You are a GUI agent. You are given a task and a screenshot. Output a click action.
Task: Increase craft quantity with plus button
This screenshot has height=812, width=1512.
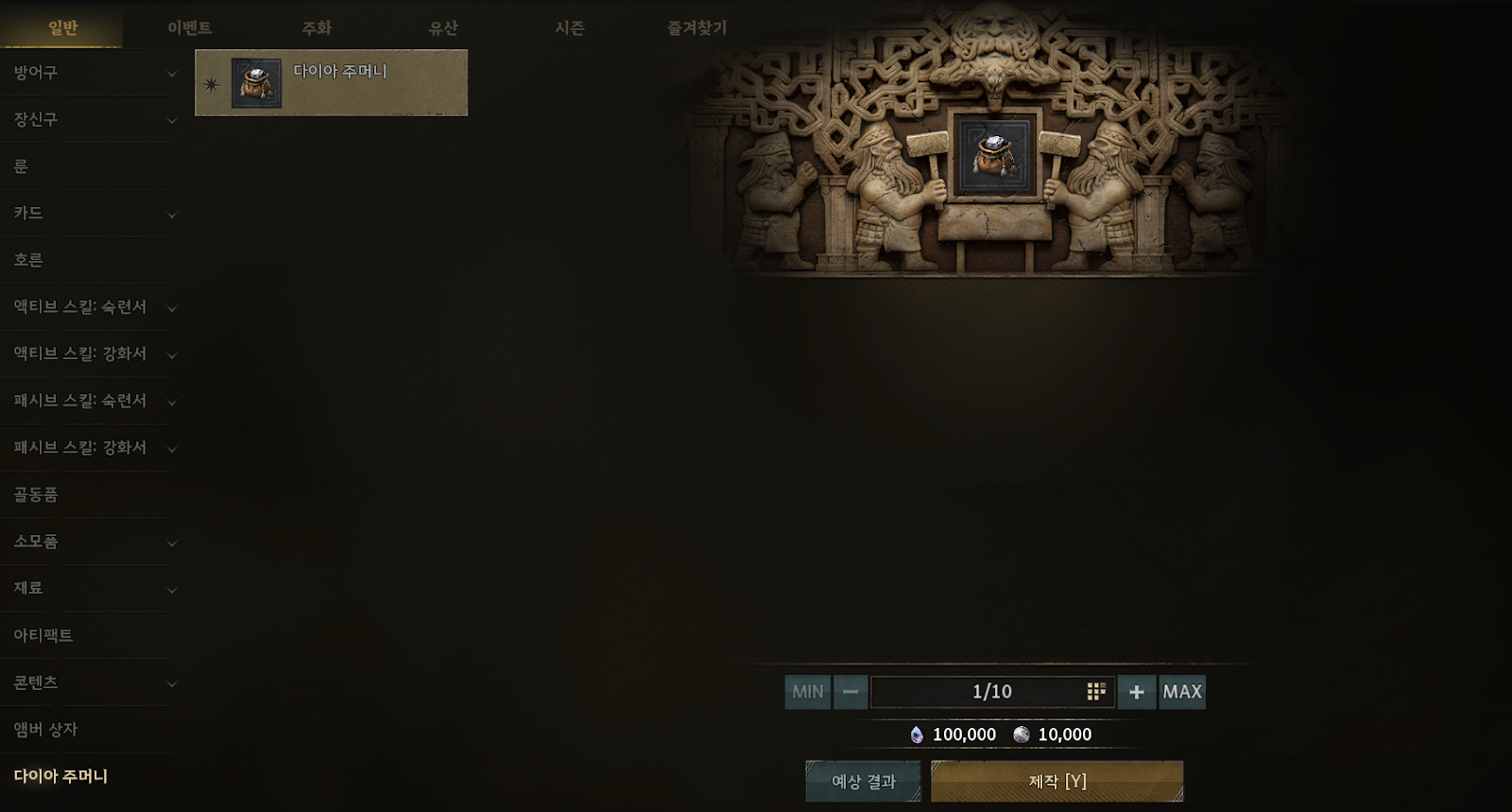pyautogui.click(x=1136, y=692)
